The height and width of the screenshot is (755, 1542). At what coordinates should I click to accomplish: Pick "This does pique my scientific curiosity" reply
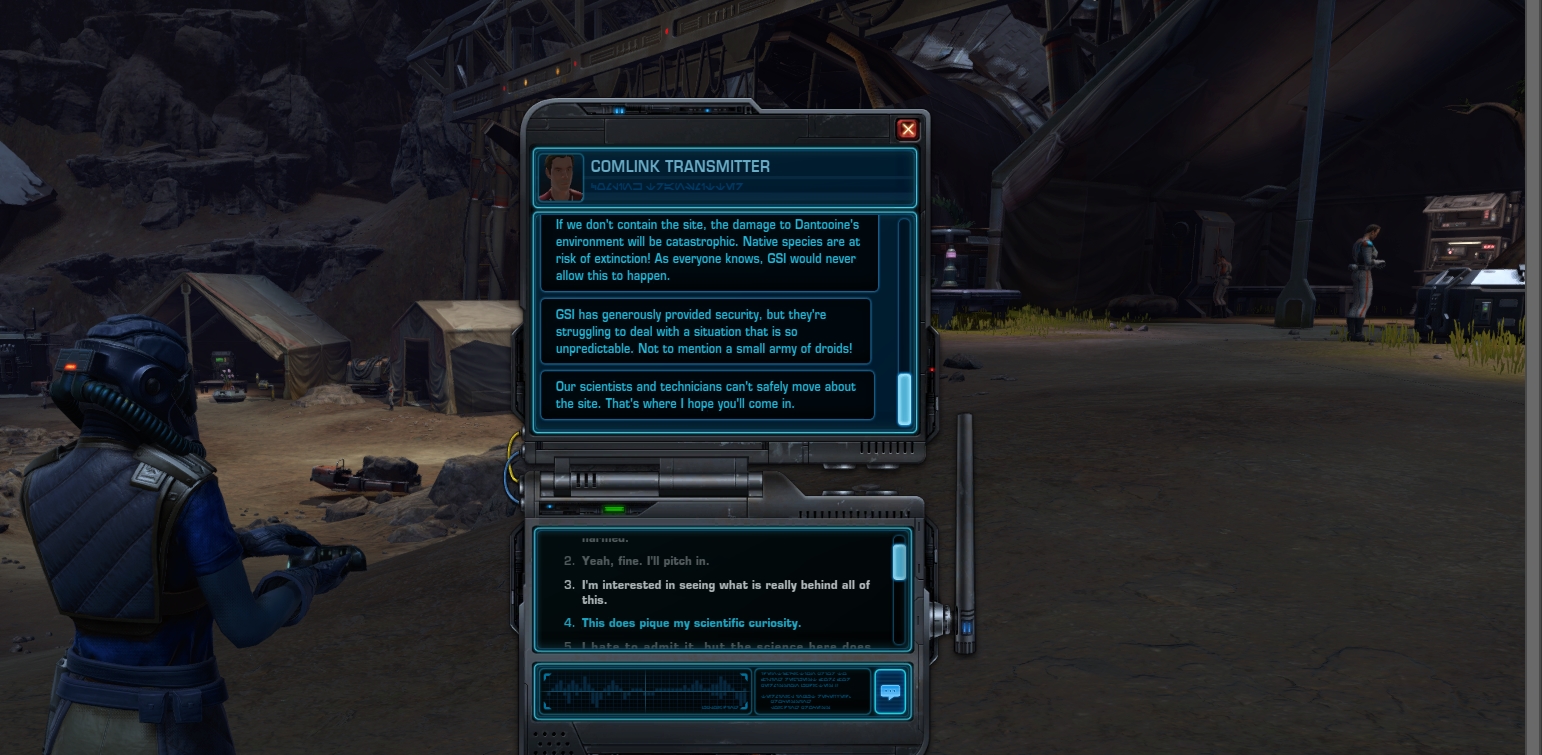pos(691,623)
